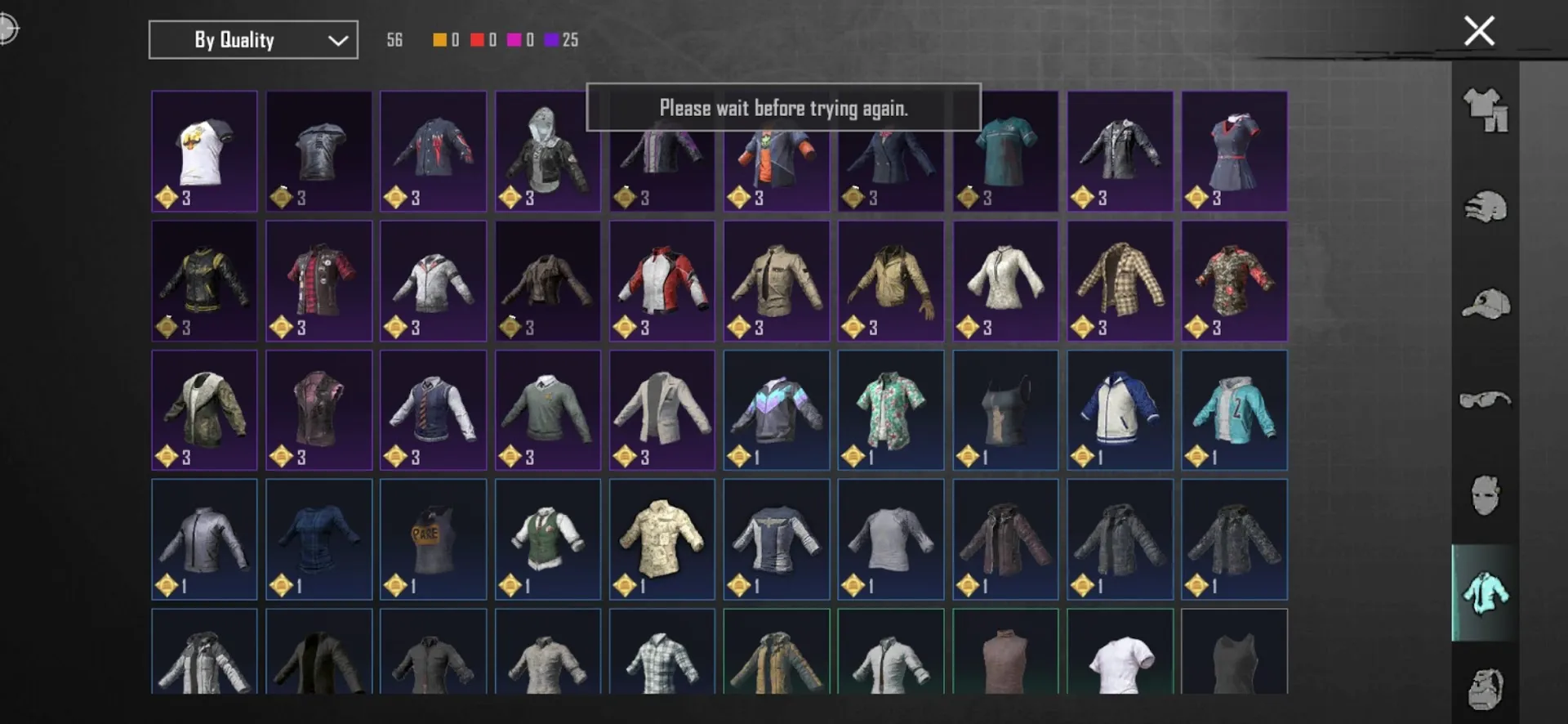Screen dimensions: 1568x724
Task: Open the By Quality sort dropdown
Action: tap(252, 39)
